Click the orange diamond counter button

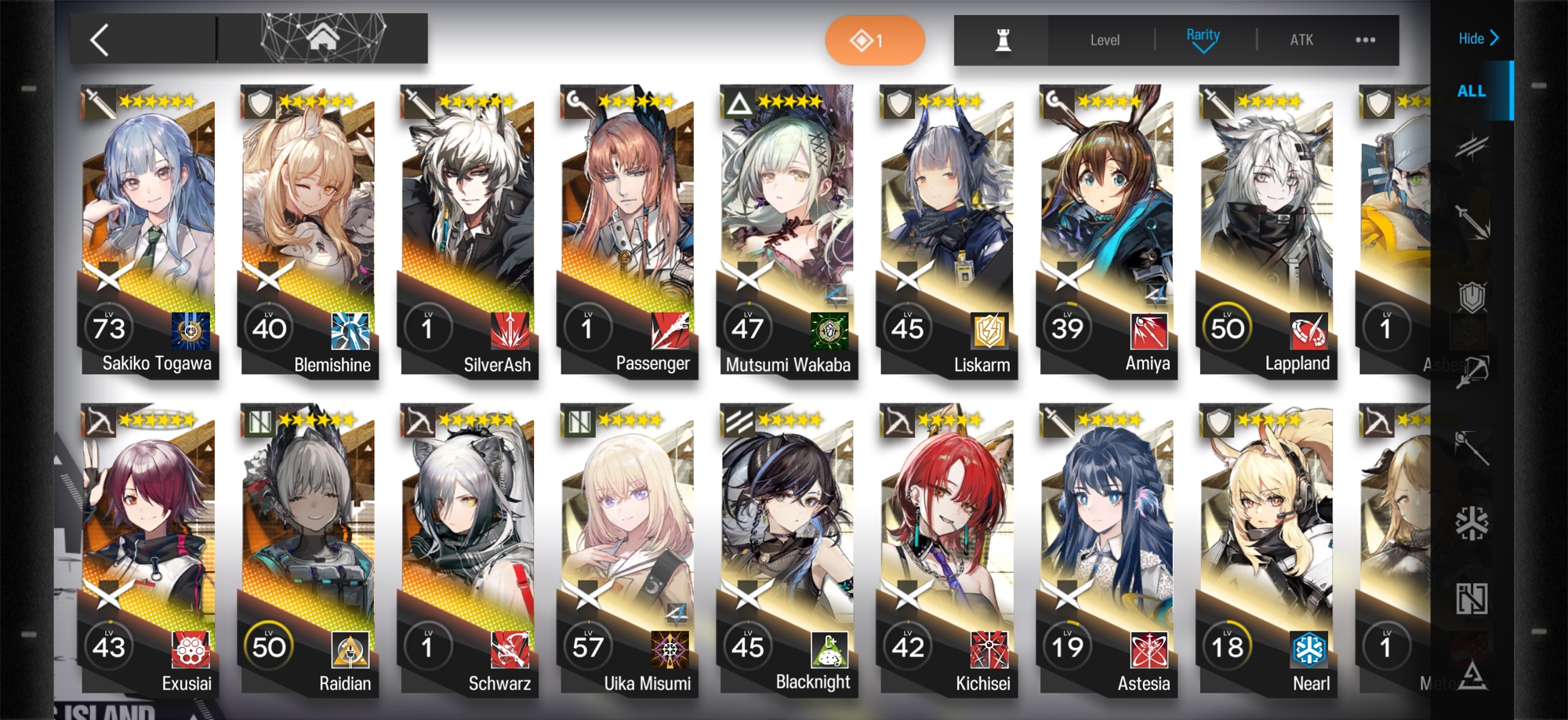874,40
